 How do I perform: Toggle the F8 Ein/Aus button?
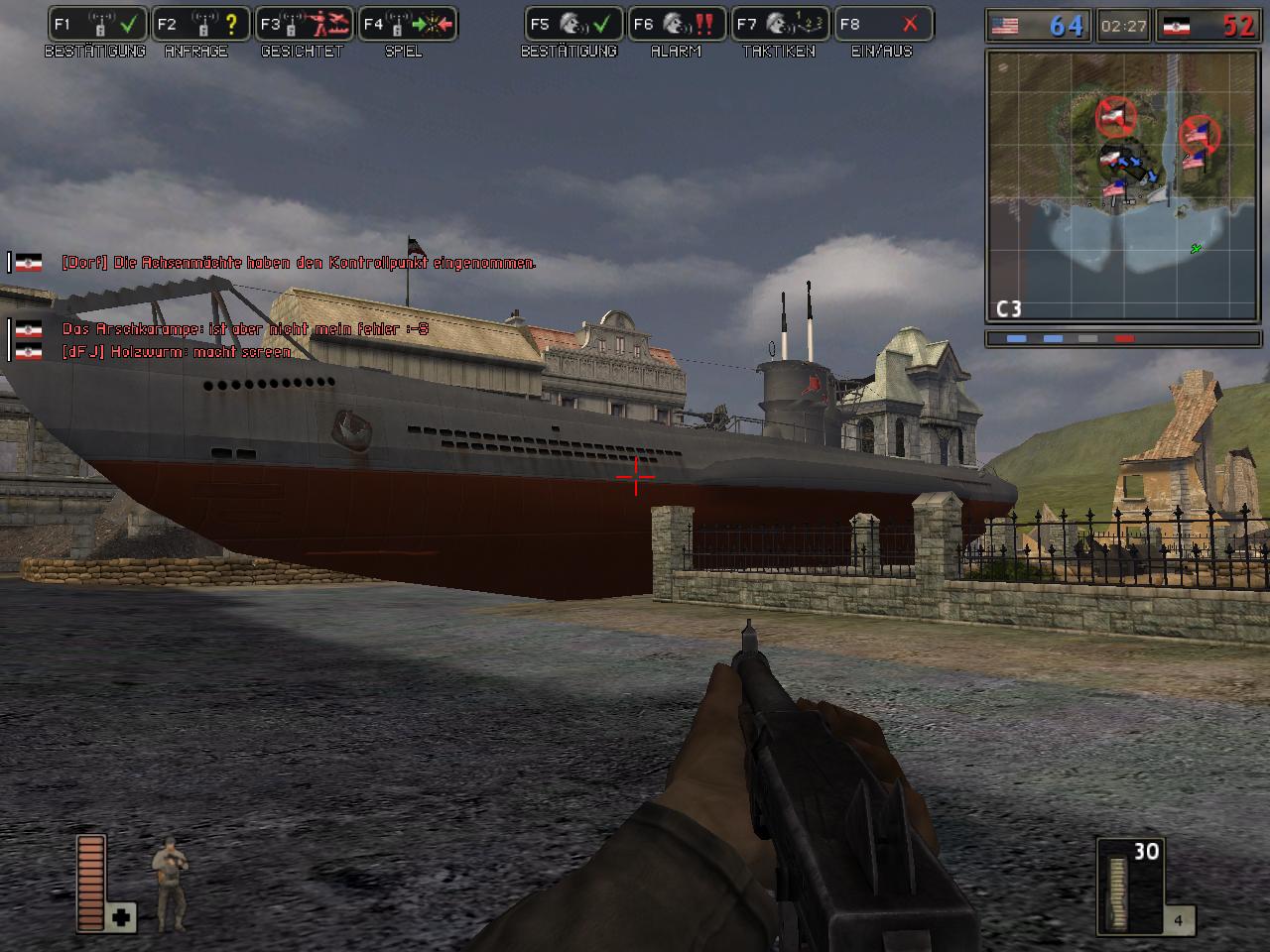coord(883,25)
